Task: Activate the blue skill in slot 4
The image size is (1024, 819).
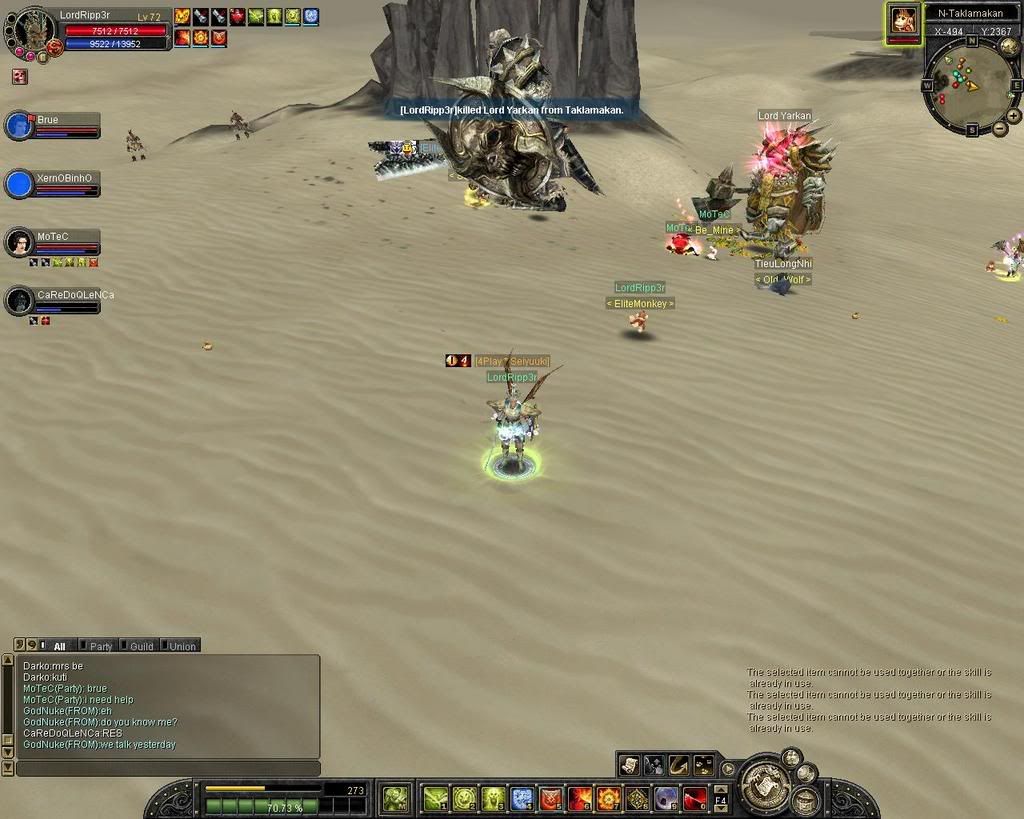Action: (522, 798)
